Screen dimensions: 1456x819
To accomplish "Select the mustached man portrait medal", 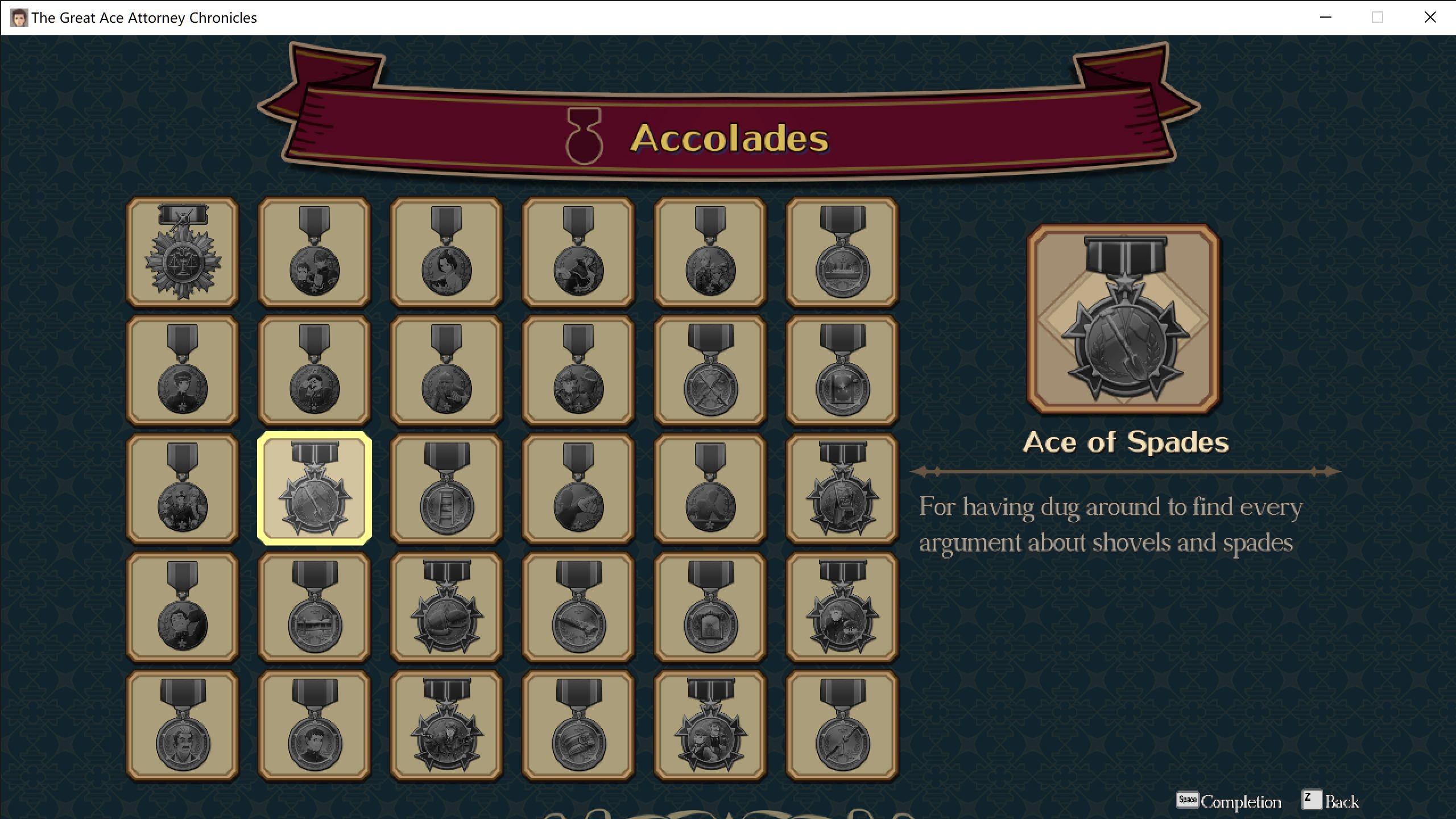I will (x=182, y=726).
